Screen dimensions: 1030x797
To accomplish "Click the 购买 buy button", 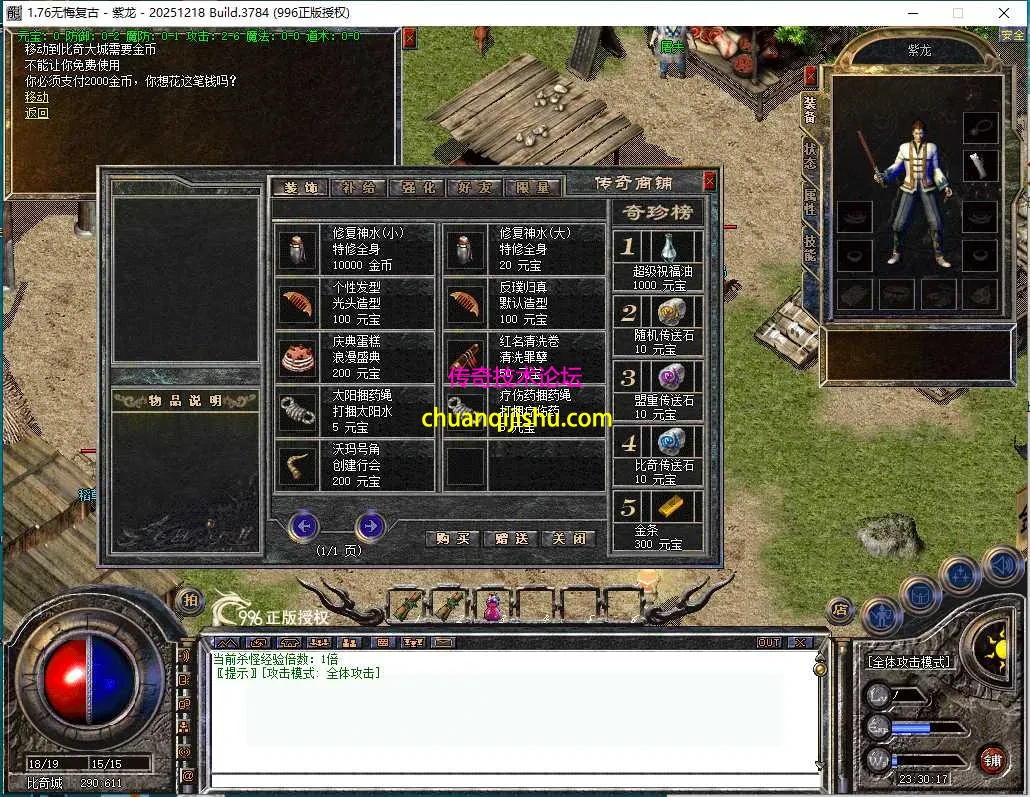I will 451,538.
